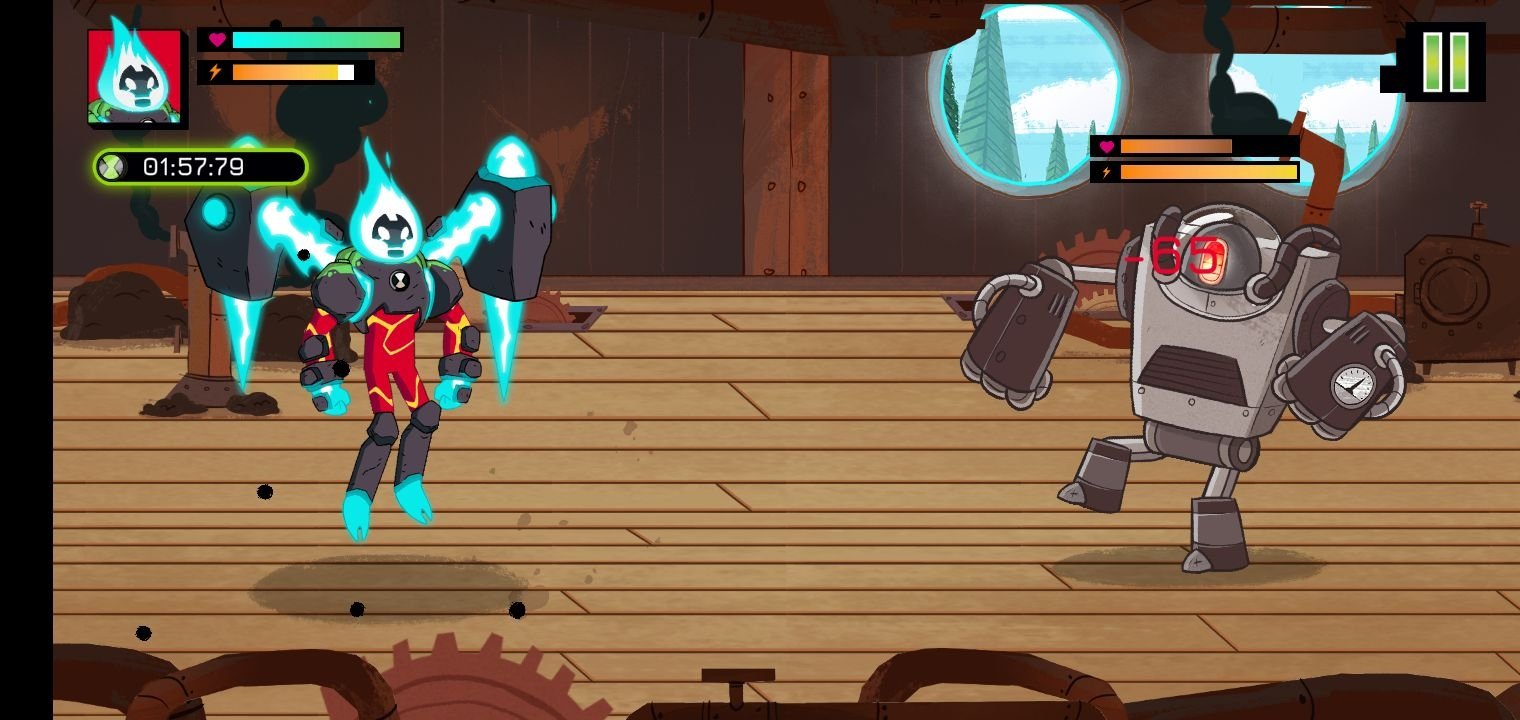
Task: Pause the game with the pause button
Action: tap(1444, 62)
